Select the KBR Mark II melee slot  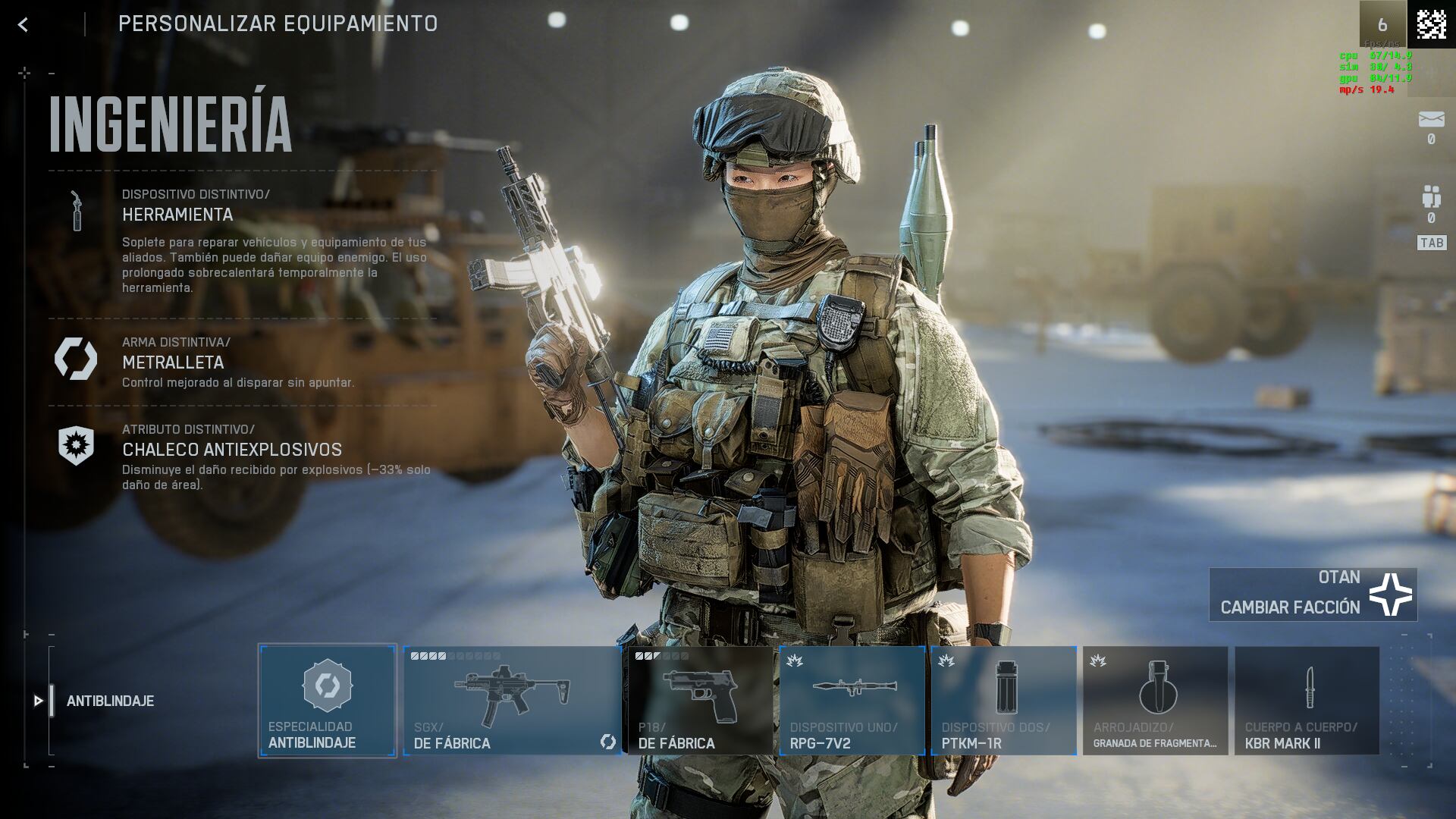(x=1307, y=701)
